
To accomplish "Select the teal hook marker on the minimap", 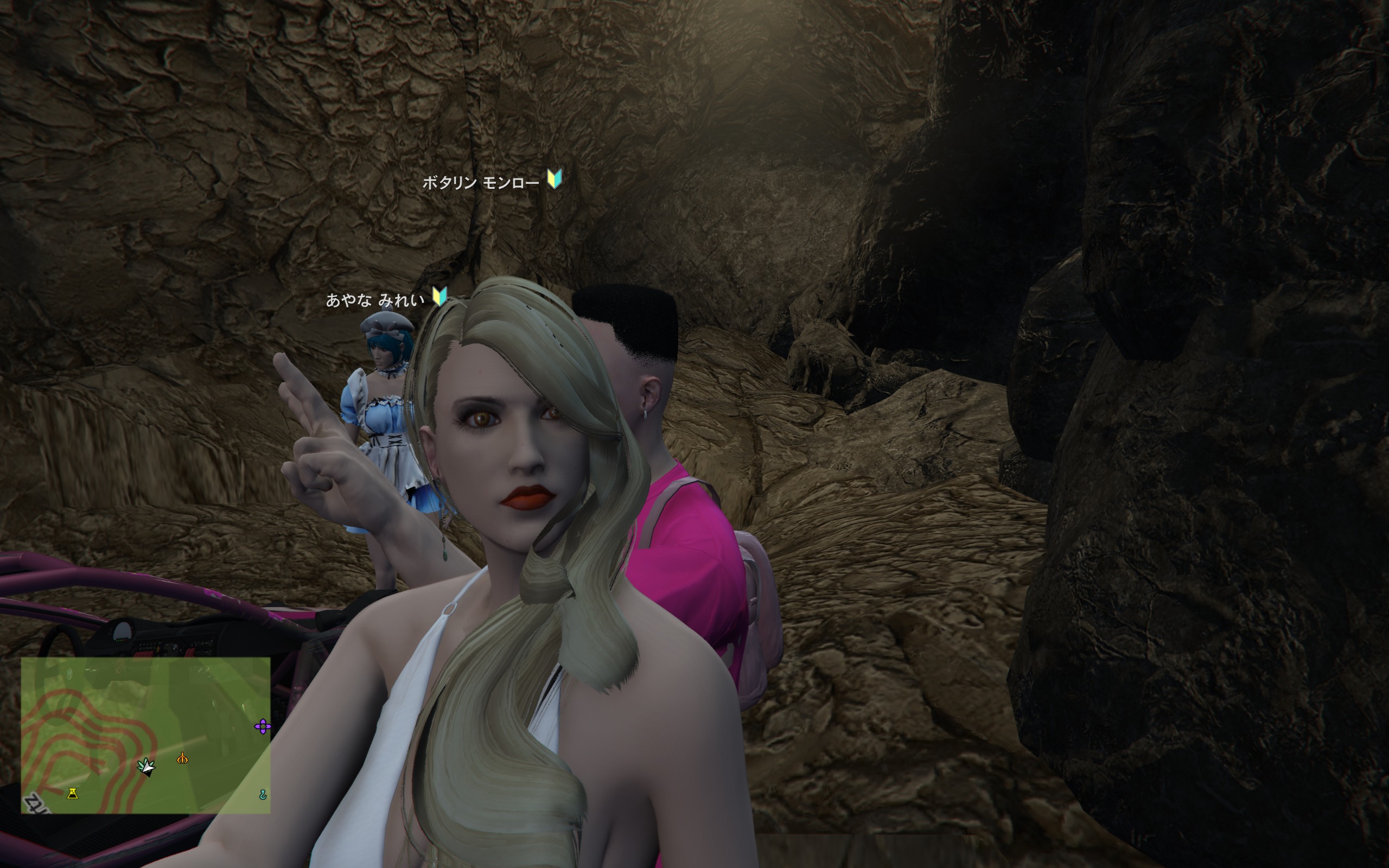I will pyautogui.click(x=263, y=795).
